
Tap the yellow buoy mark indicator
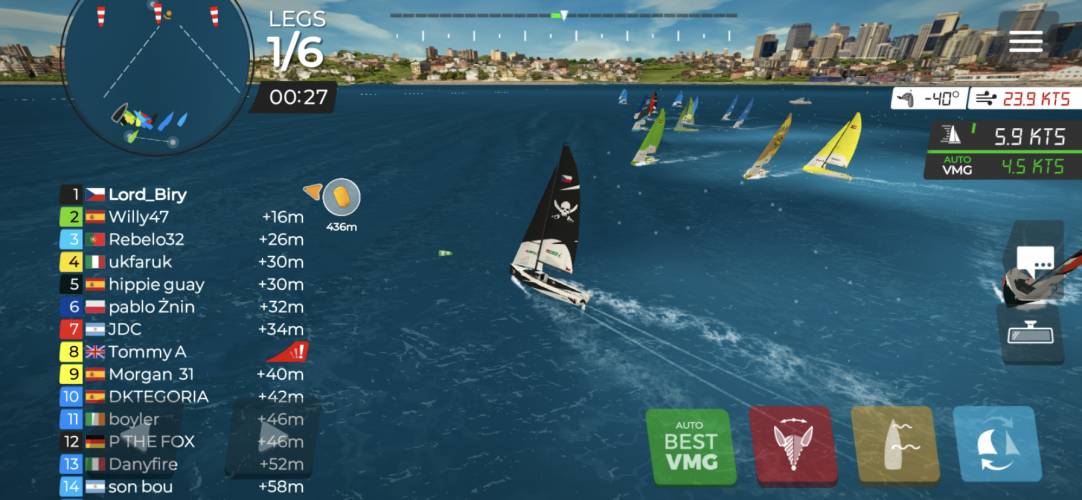pos(342,196)
